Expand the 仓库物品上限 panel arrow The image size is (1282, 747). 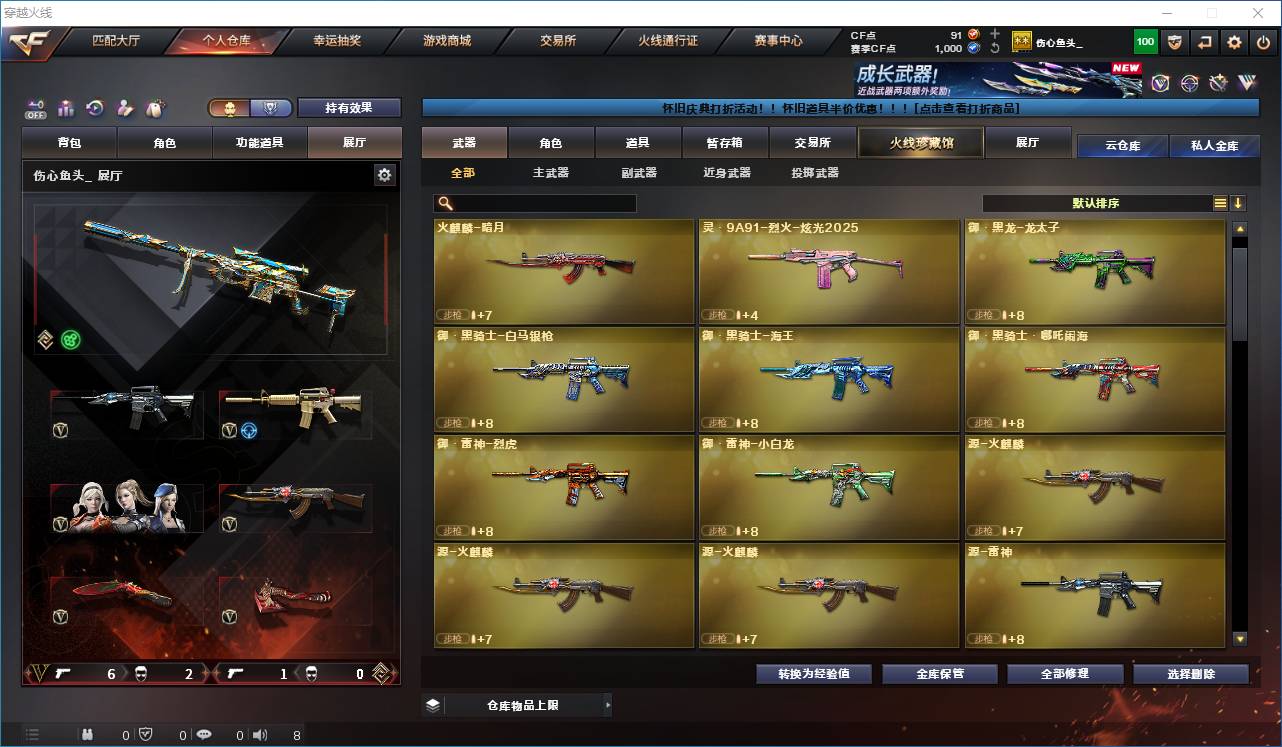coord(608,704)
